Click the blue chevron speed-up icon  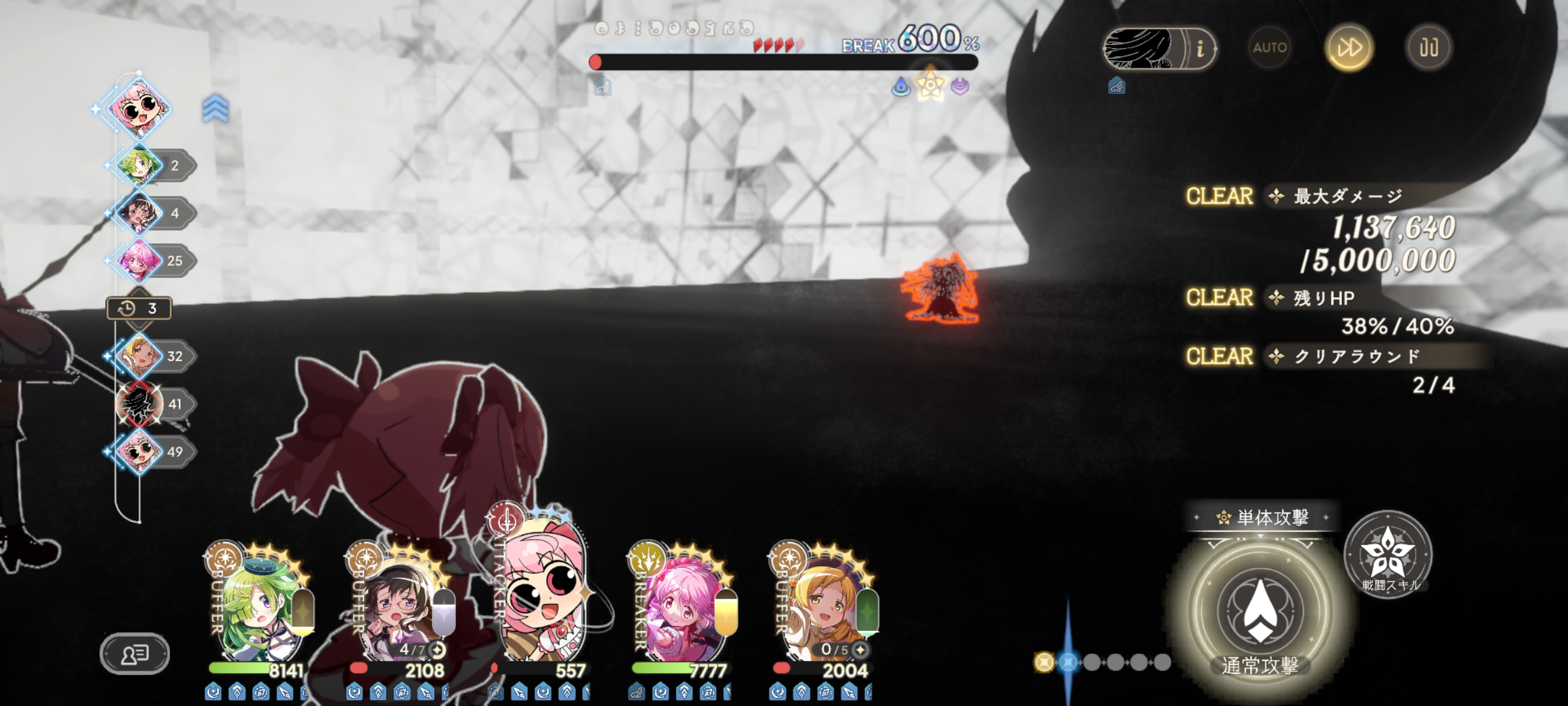215,108
